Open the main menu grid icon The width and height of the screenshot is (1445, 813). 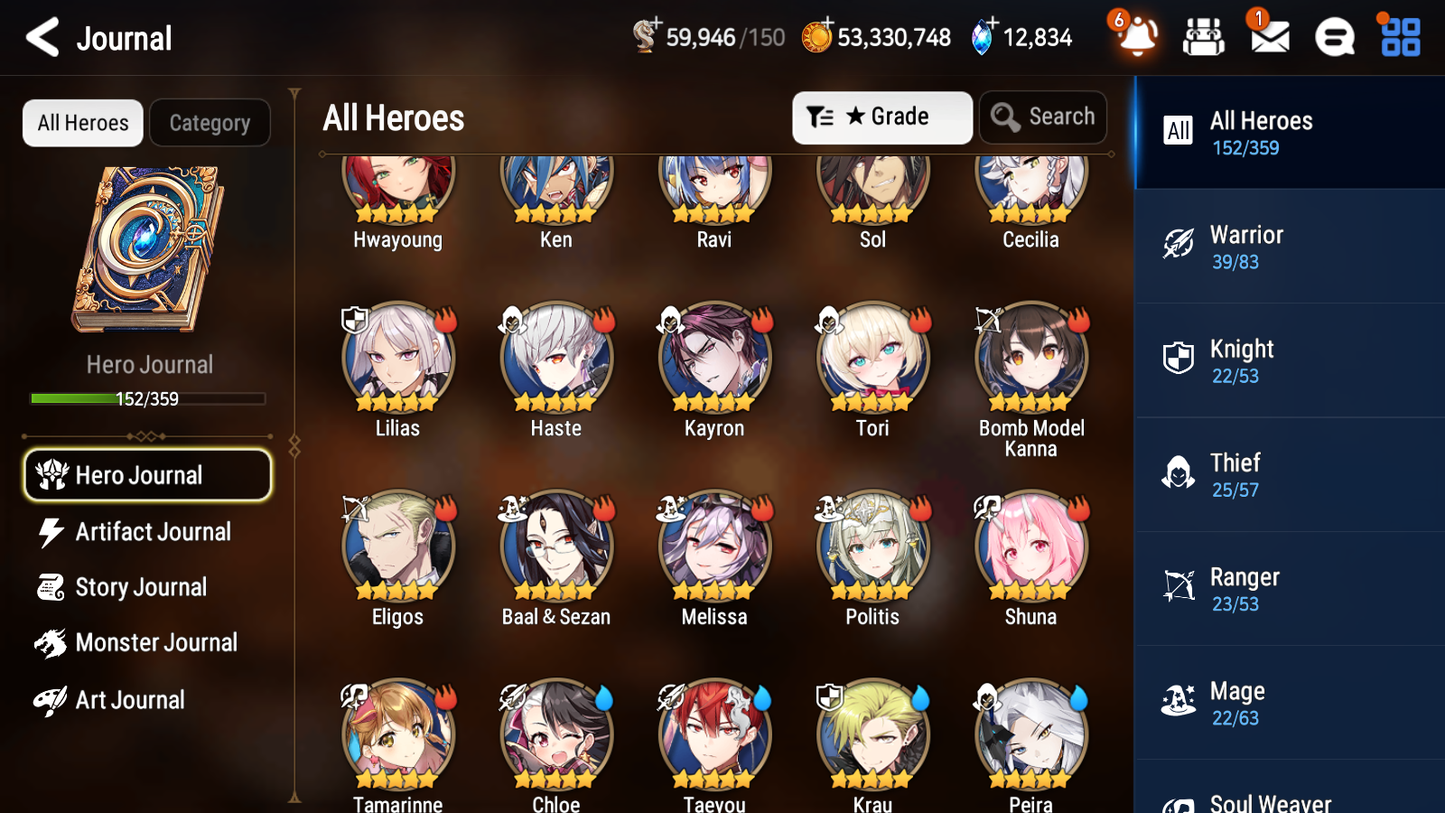pos(1398,36)
